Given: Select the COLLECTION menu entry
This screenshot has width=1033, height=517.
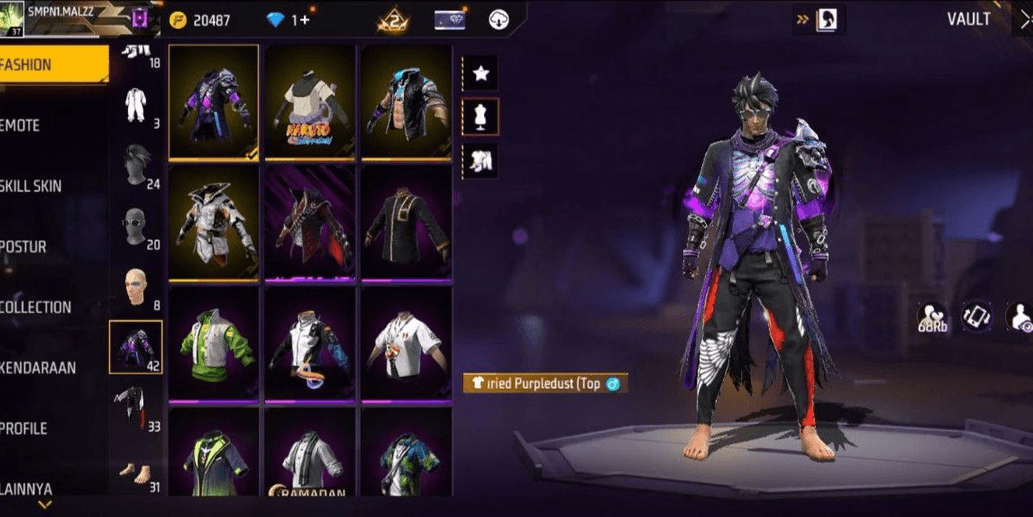Looking at the screenshot, I should point(40,307).
